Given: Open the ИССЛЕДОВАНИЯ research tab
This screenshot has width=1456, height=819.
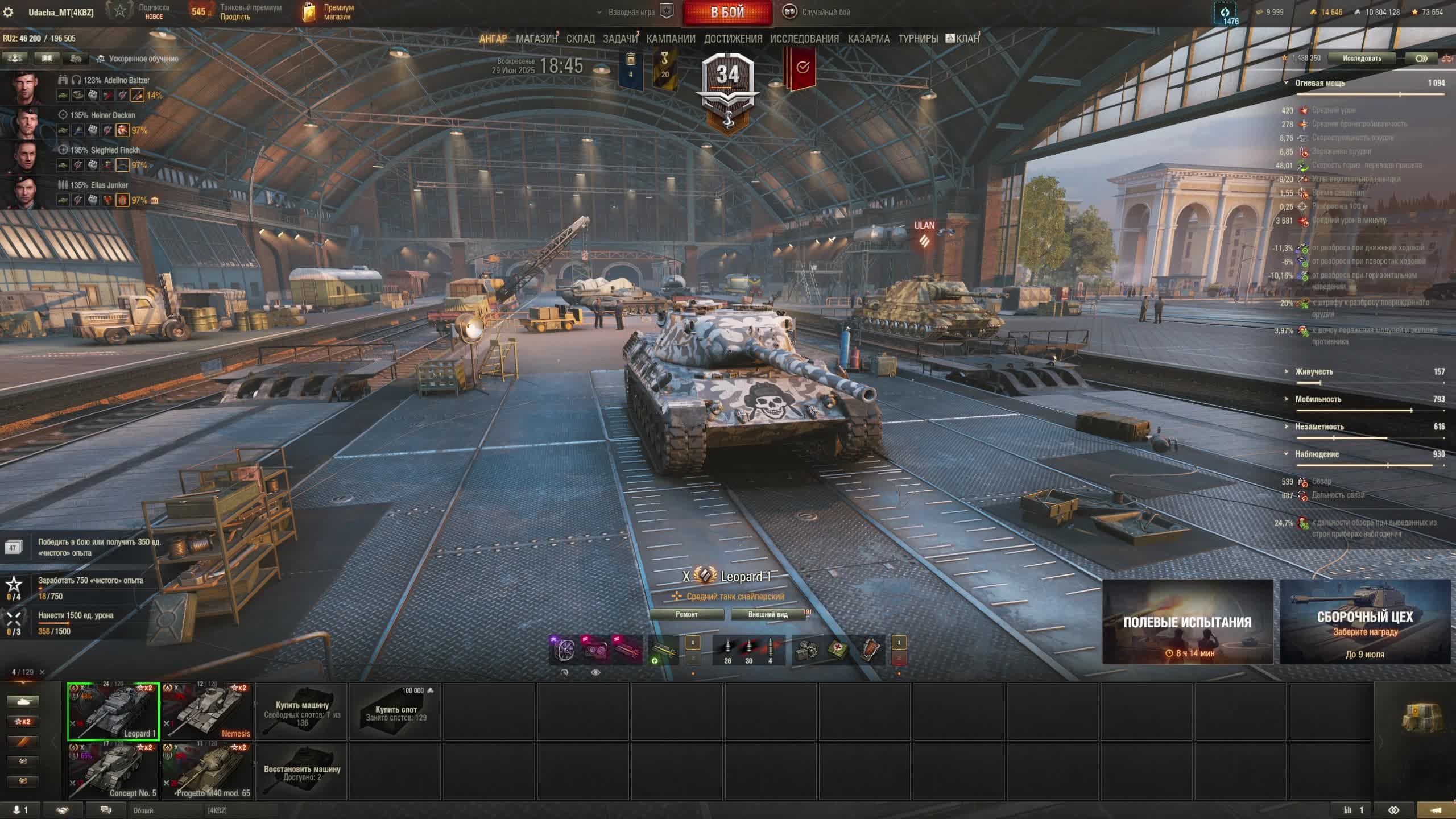Looking at the screenshot, I should click(804, 39).
